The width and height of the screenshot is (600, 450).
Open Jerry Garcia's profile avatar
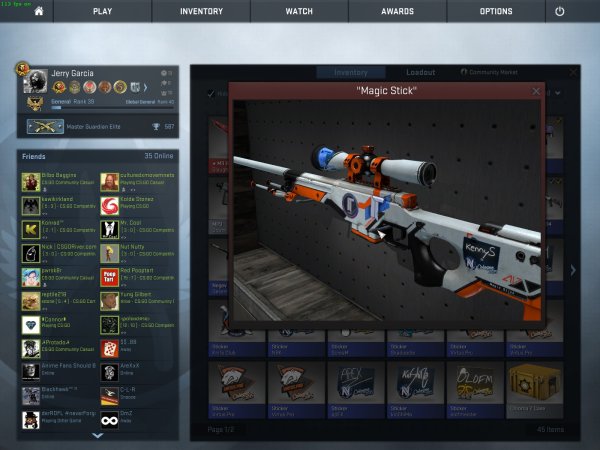pyautogui.click(x=34, y=82)
